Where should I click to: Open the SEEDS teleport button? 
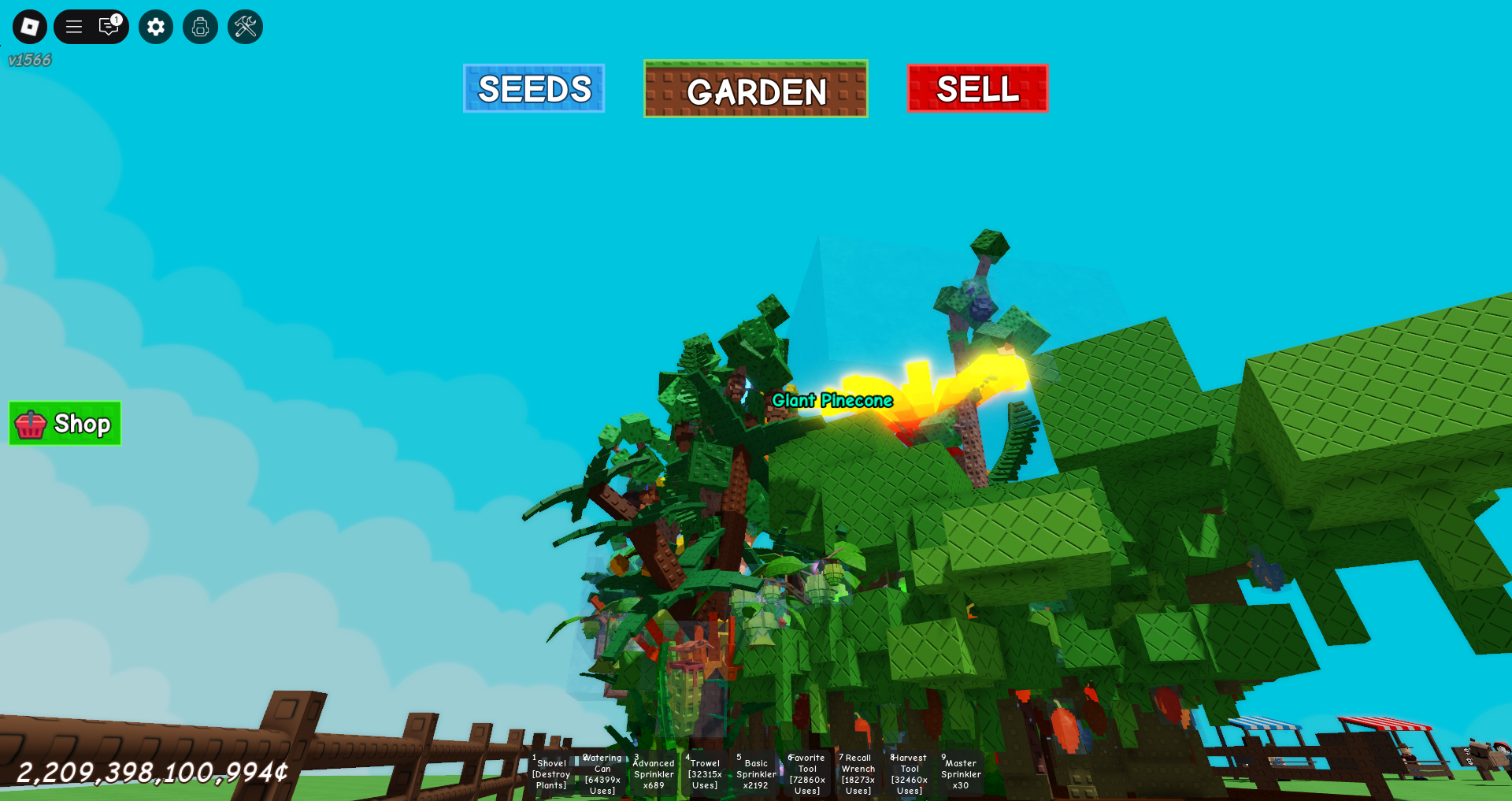coord(534,88)
